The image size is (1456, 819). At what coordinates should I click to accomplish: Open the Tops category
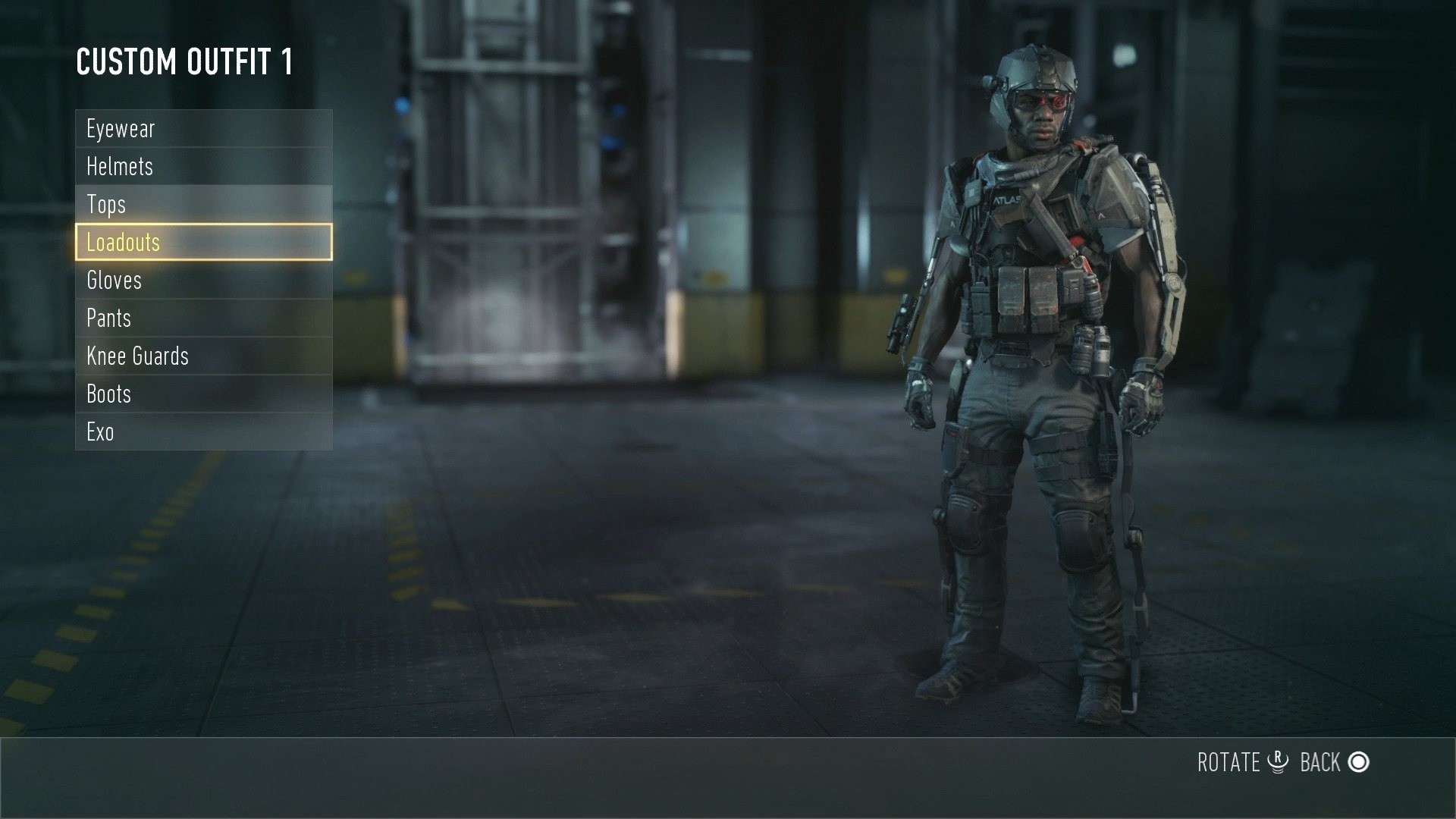pos(107,204)
